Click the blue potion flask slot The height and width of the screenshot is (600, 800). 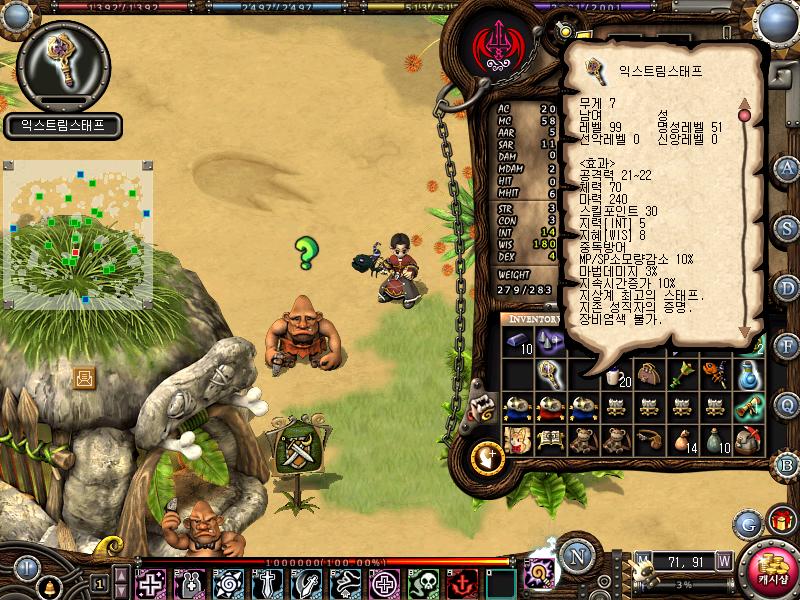750,375
